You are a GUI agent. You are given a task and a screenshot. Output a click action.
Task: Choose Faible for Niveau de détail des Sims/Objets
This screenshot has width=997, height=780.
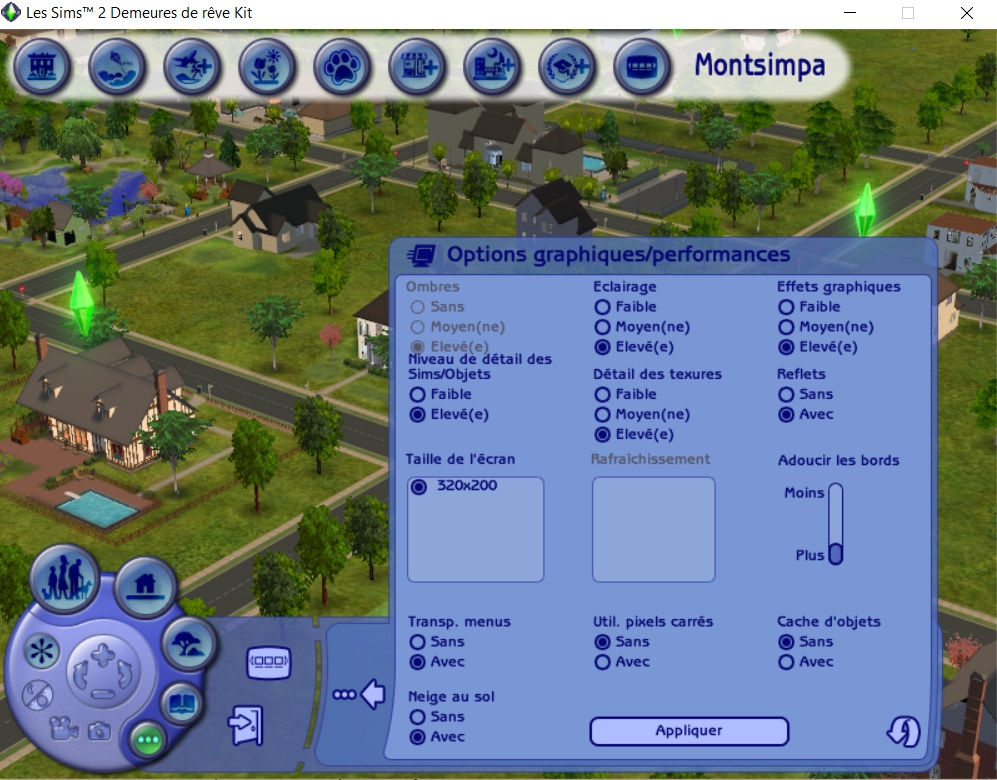[x=417, y=395]
